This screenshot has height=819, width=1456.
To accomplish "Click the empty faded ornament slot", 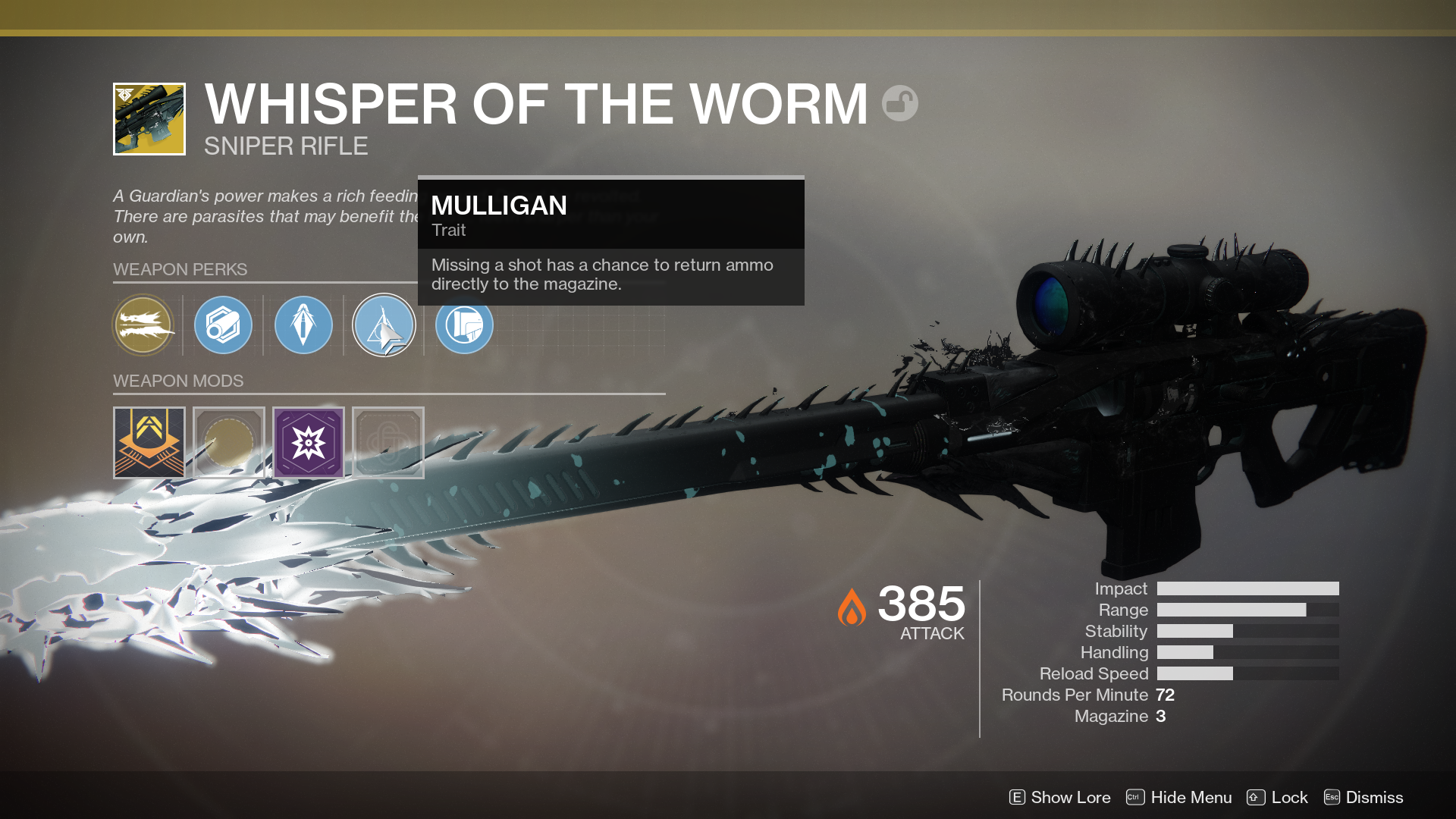I will pos(388,443).
